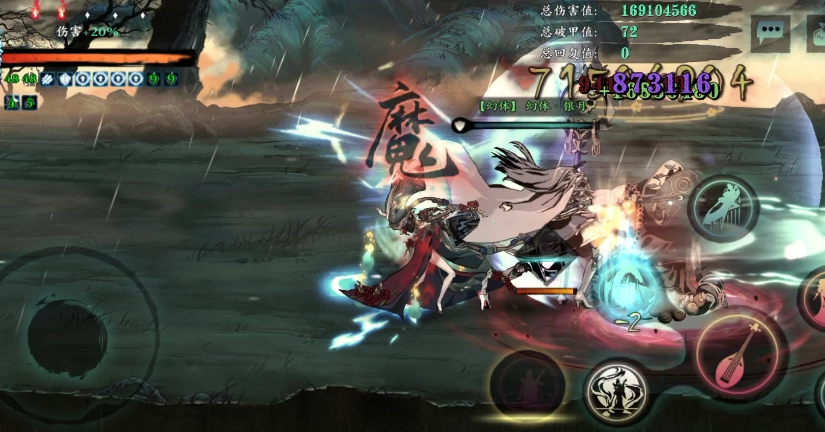Tap the glowing cyan circular skill

[x=626, y=288]
